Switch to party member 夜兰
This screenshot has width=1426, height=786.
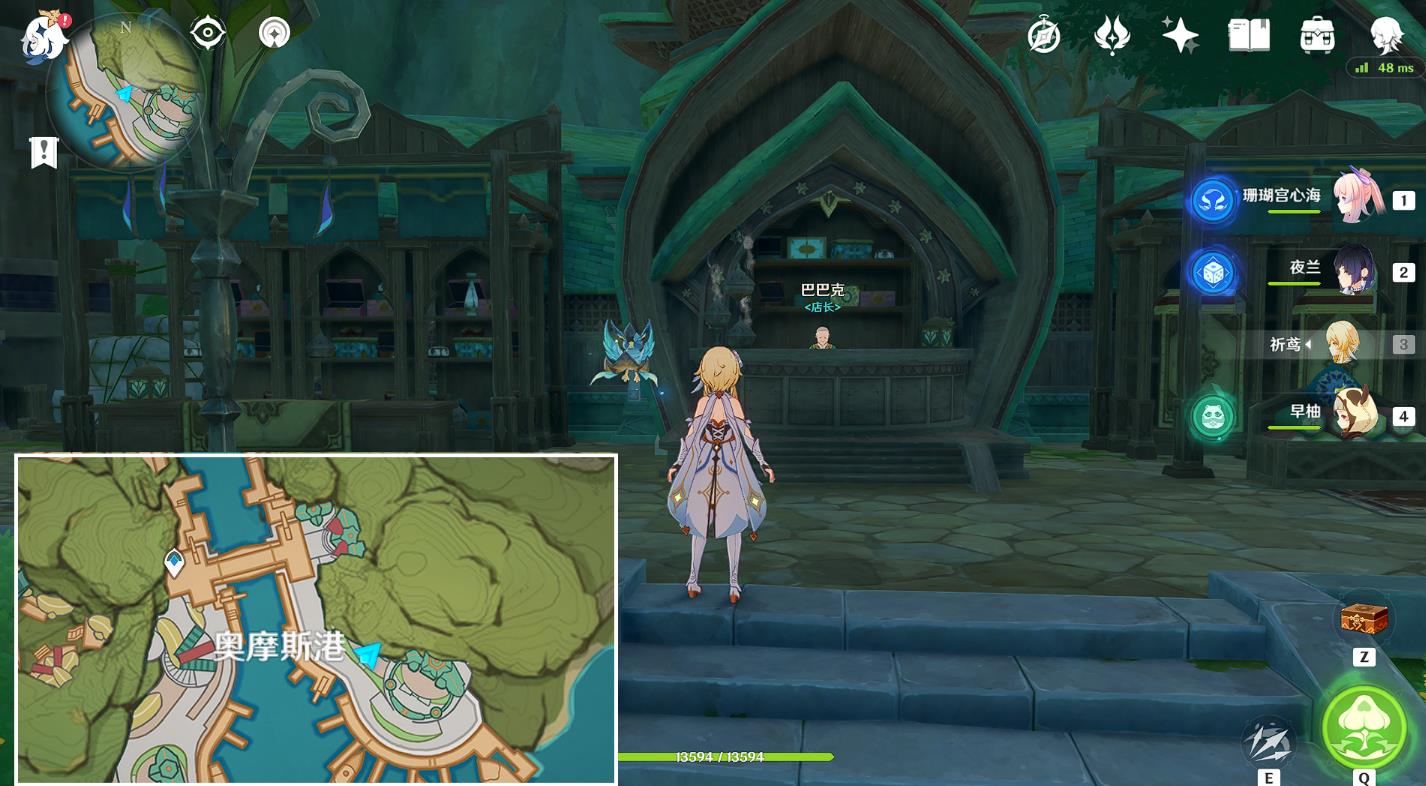point(1300,271)
